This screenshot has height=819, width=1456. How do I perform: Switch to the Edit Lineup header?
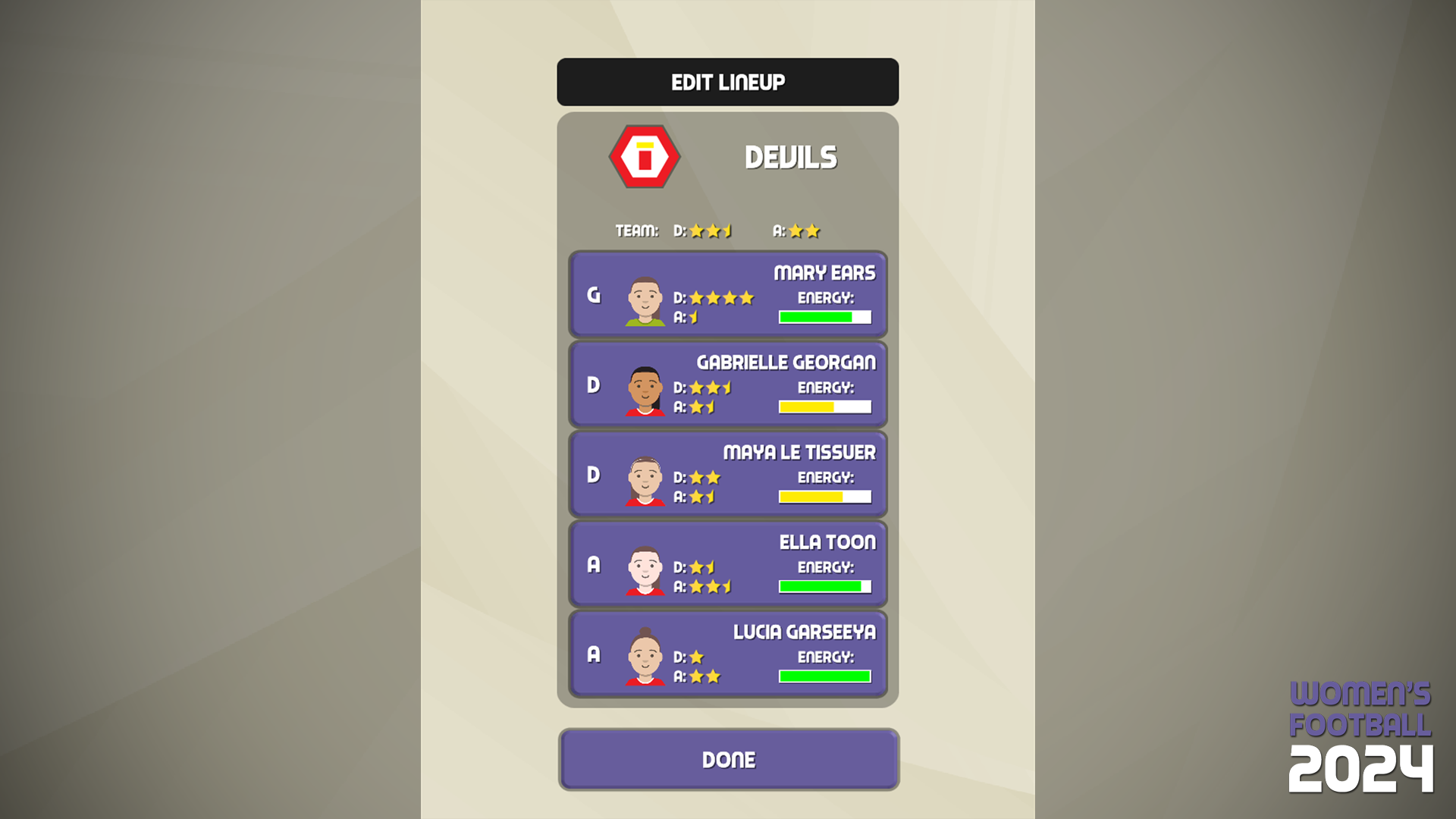point(727,82)
